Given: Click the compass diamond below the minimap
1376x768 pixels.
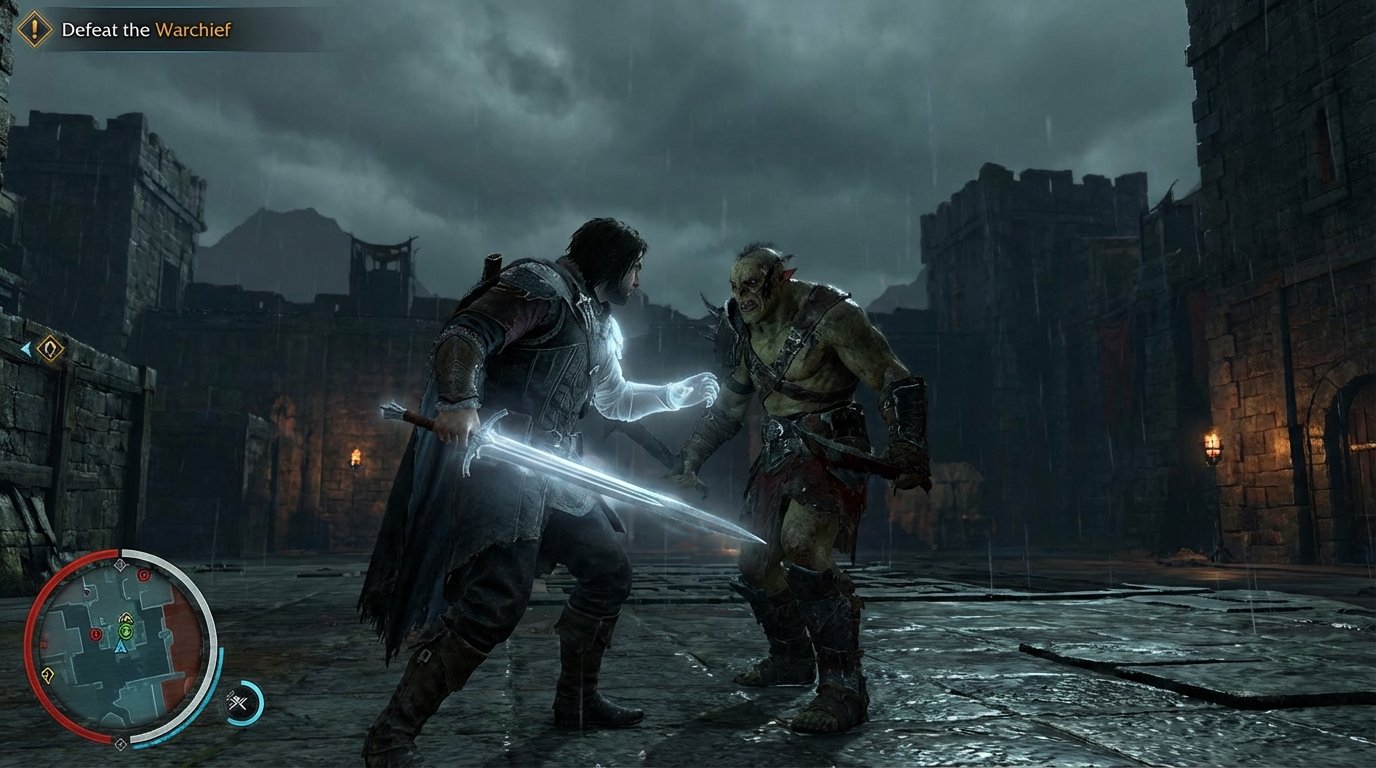Looking at the screenshot, I should point(121,743).
